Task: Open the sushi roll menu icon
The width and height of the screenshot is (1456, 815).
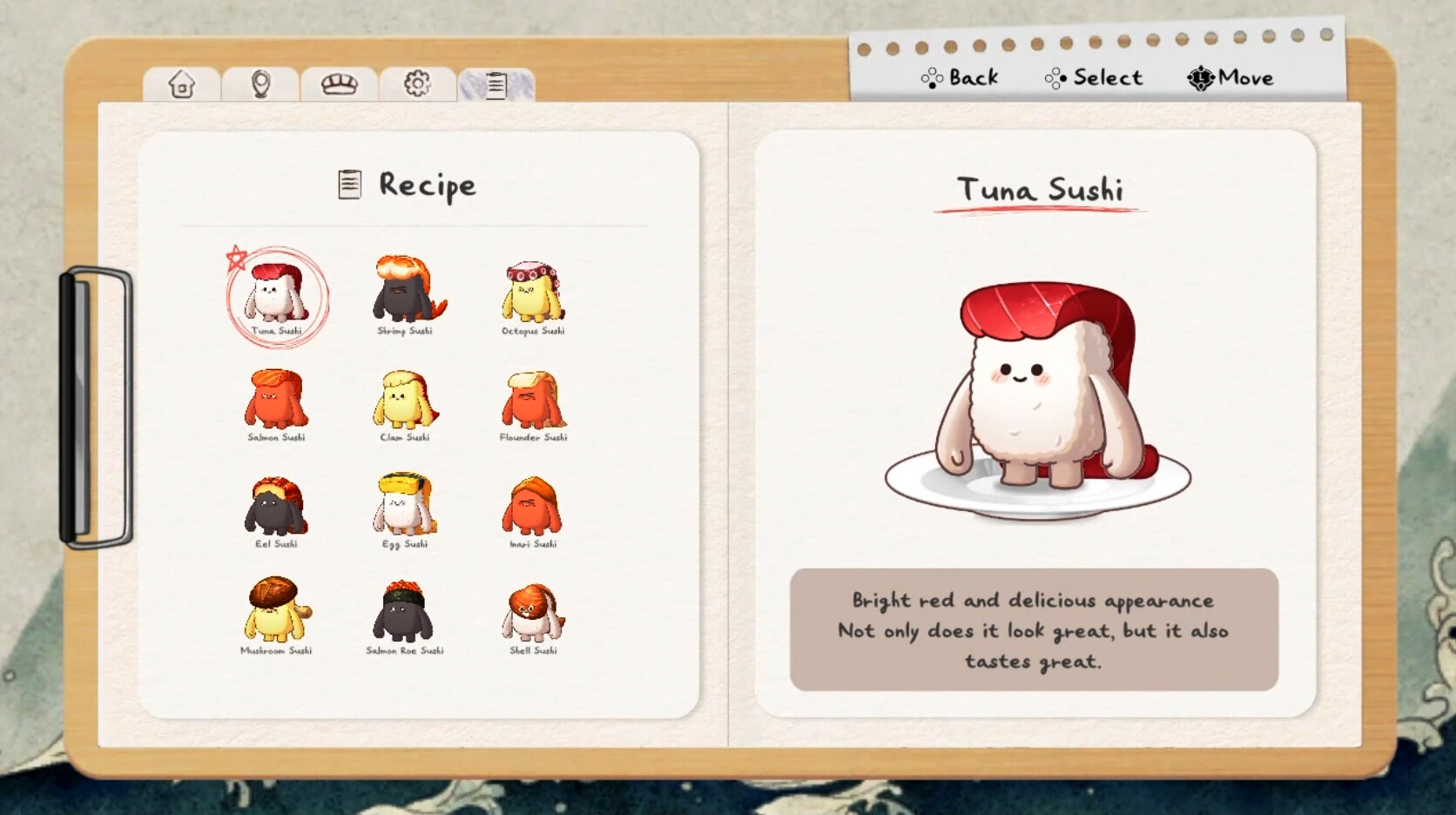Action: pyautogui.click(x=338, y=83)
